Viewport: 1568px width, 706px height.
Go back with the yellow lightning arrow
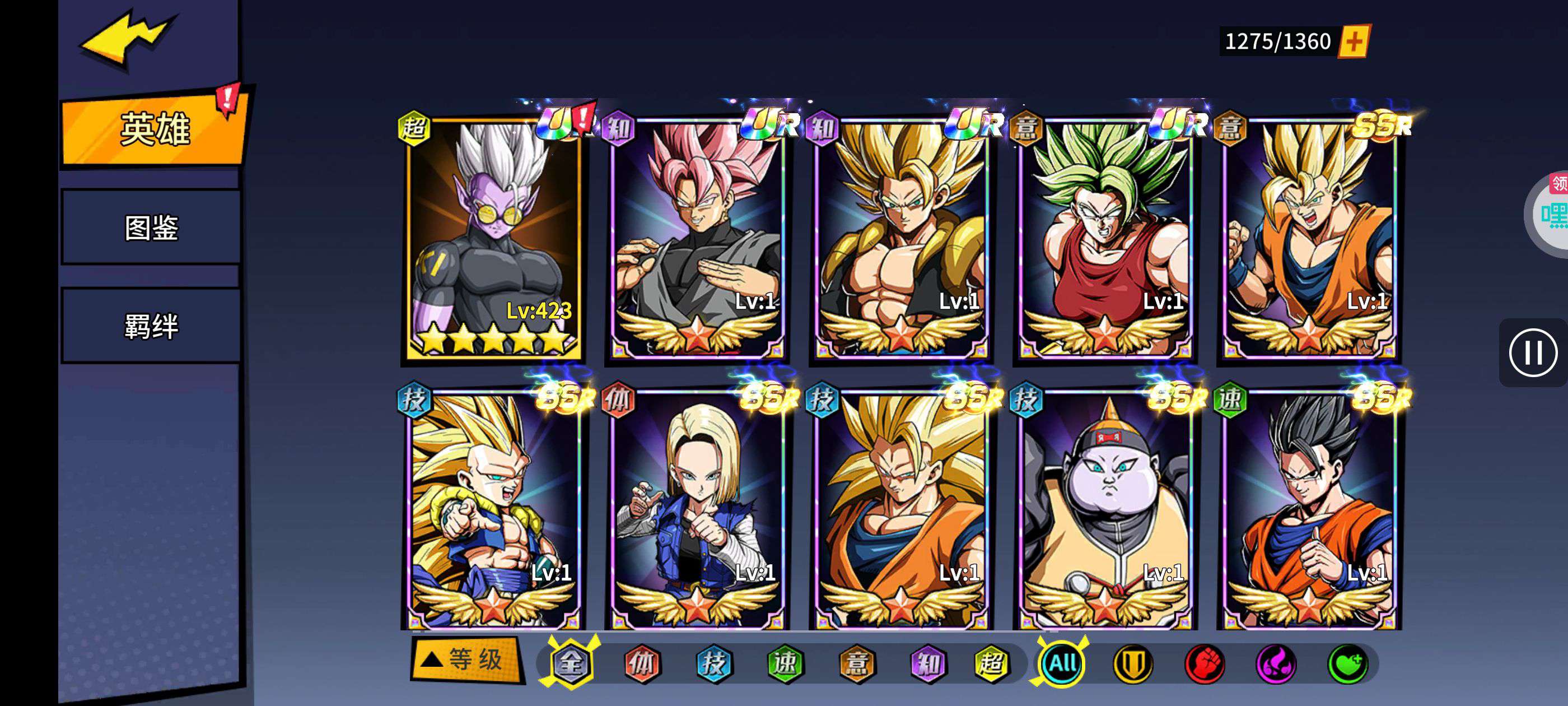tap(127, 38)
